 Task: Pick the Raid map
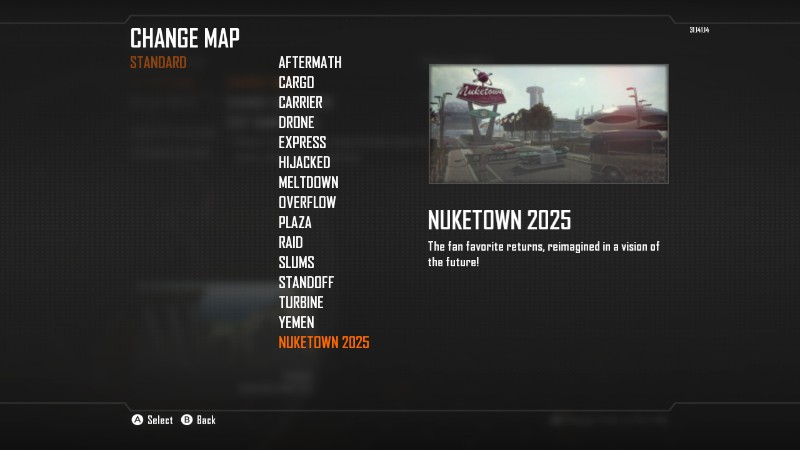point(291,242)
